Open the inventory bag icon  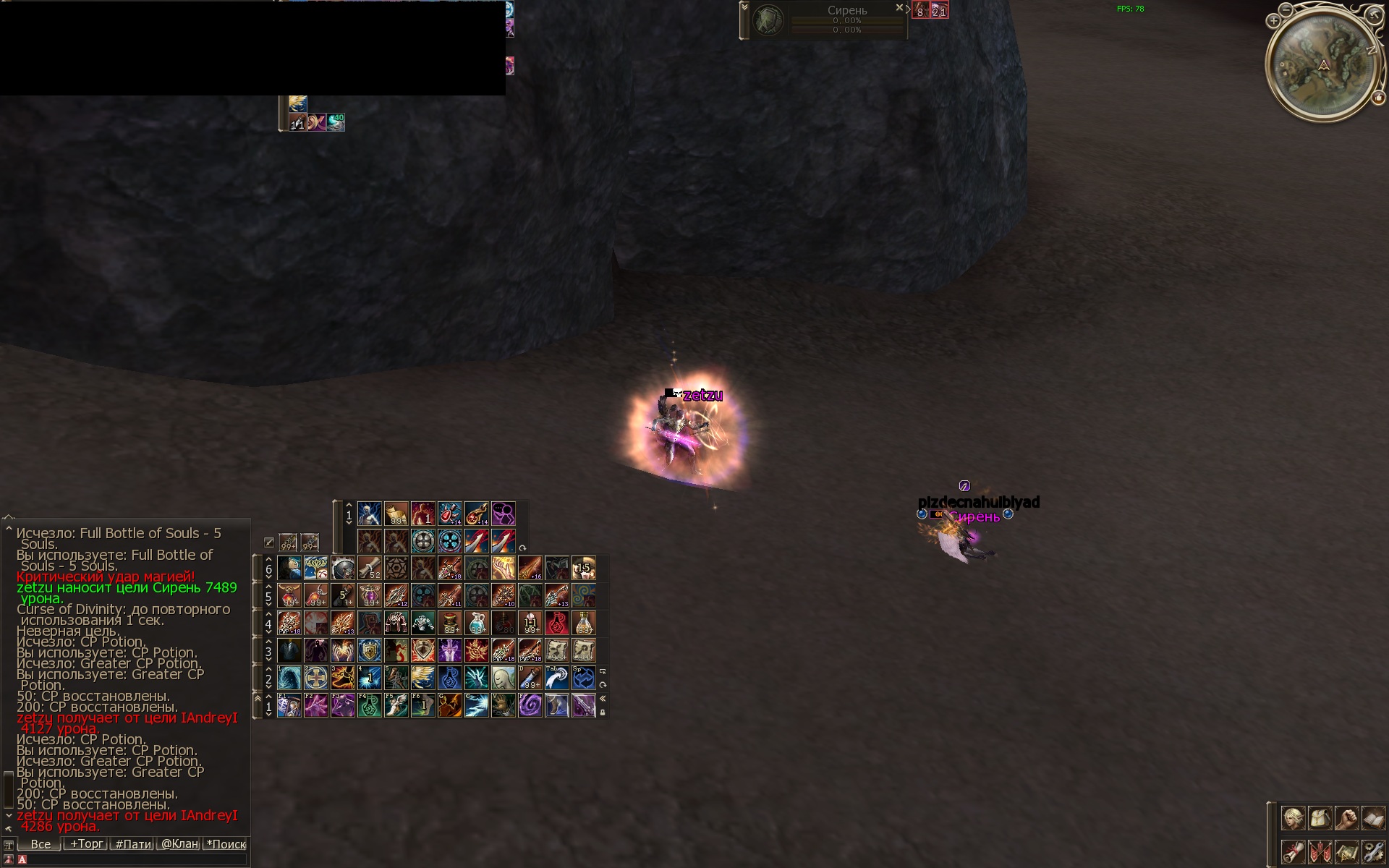[1320, 818]
